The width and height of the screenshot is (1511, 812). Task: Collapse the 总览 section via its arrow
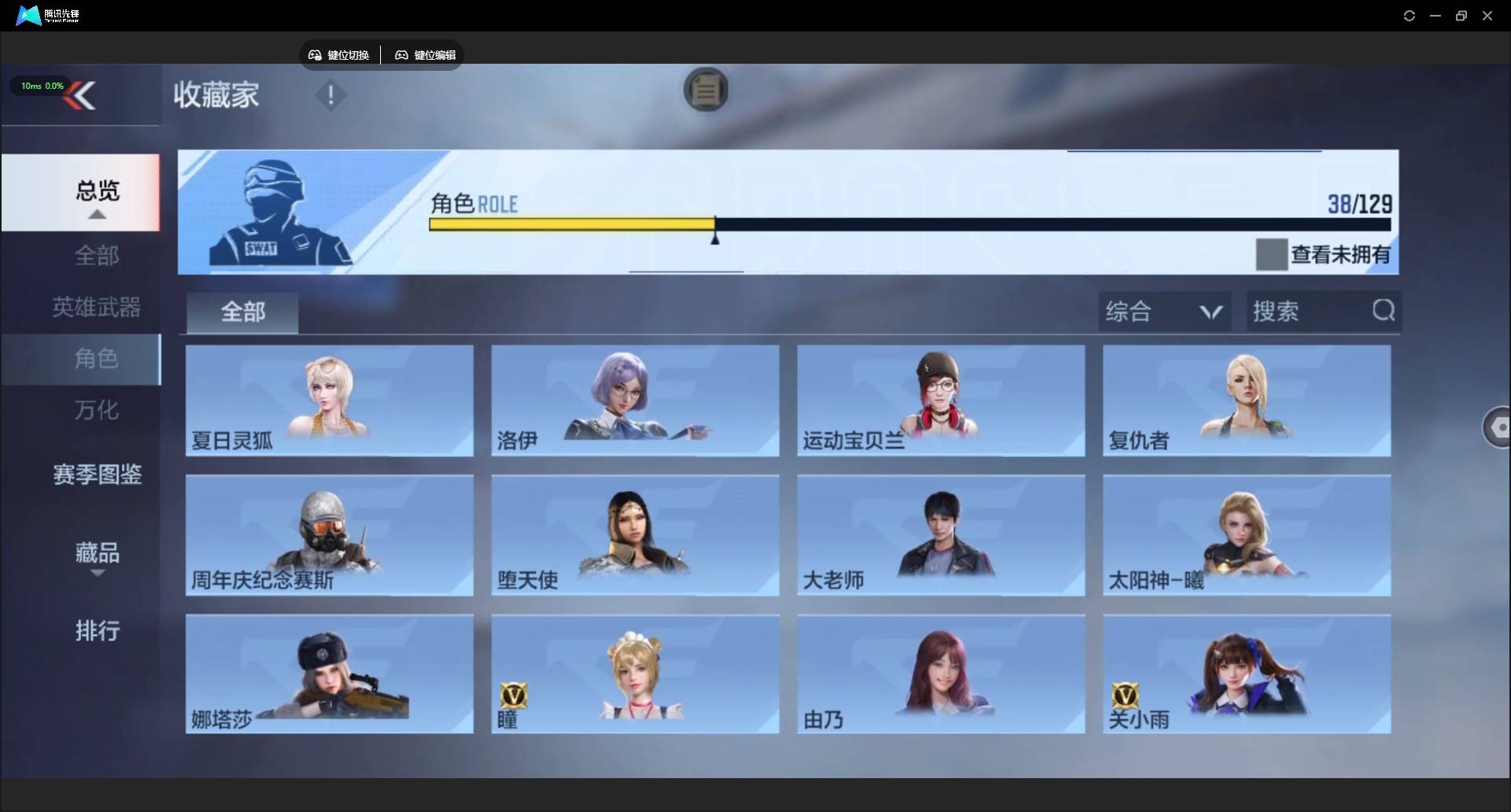pos(96,214)
